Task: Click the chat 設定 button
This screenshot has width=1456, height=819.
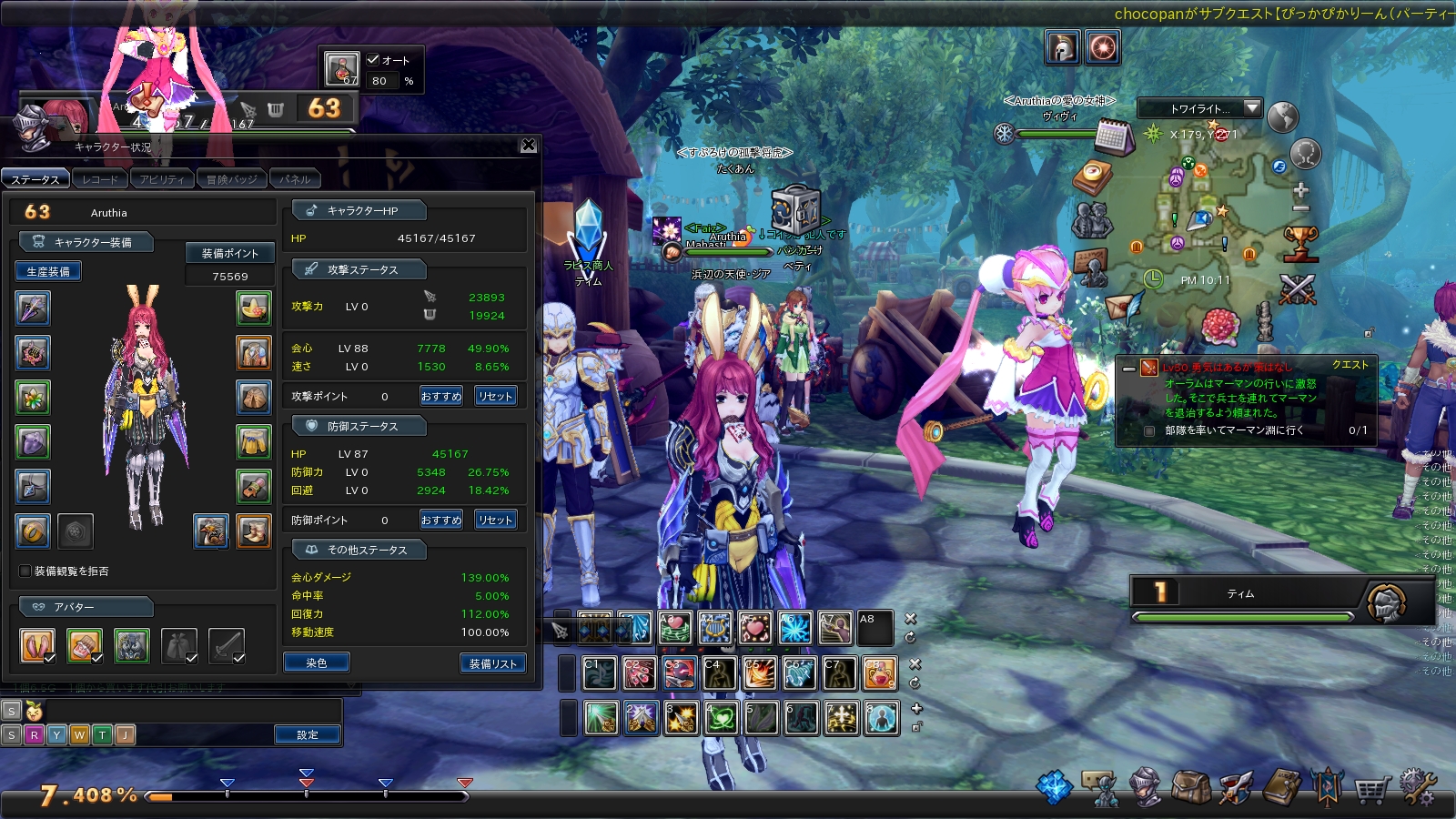Action: 308,734
